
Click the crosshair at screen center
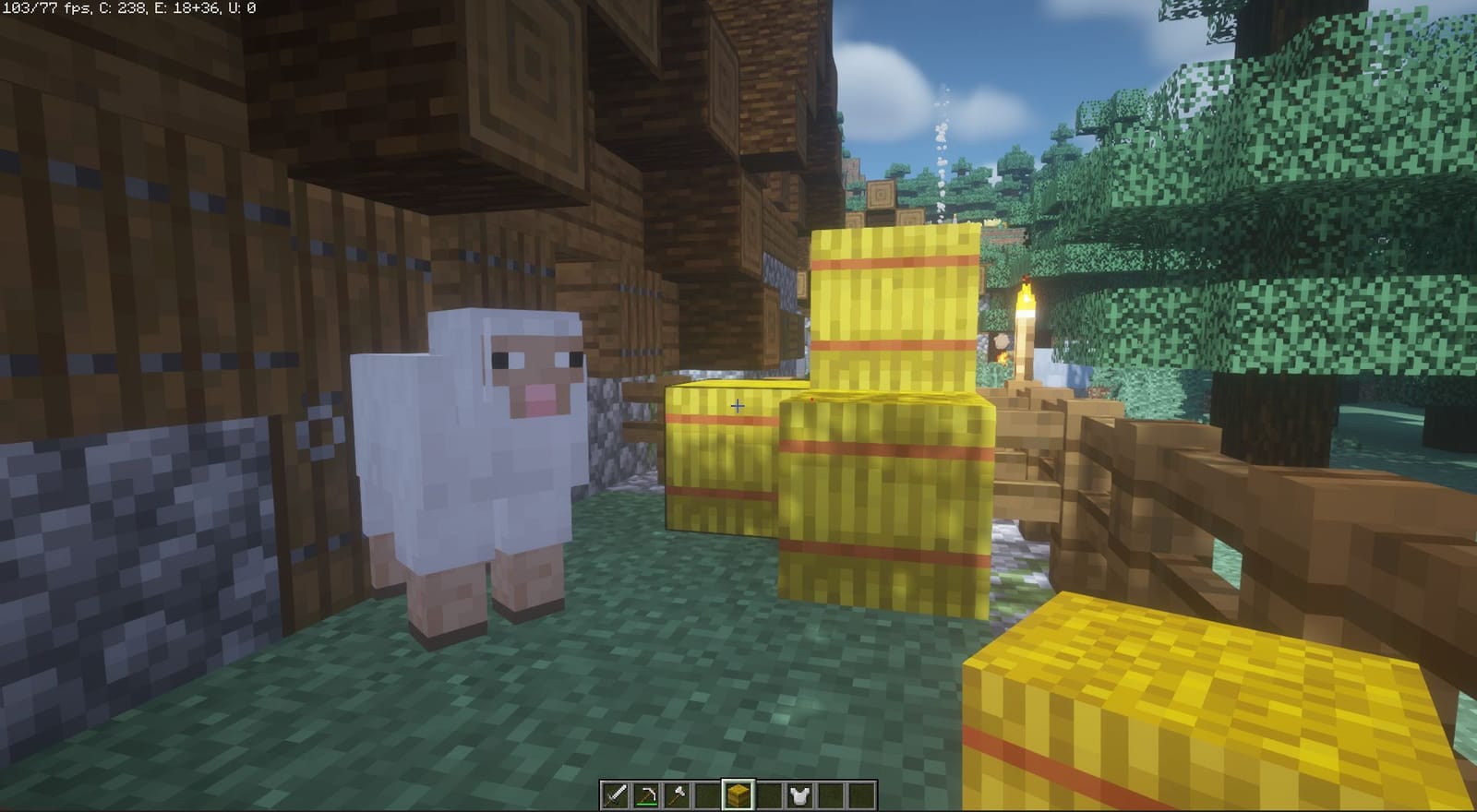[x=738, y=404]
